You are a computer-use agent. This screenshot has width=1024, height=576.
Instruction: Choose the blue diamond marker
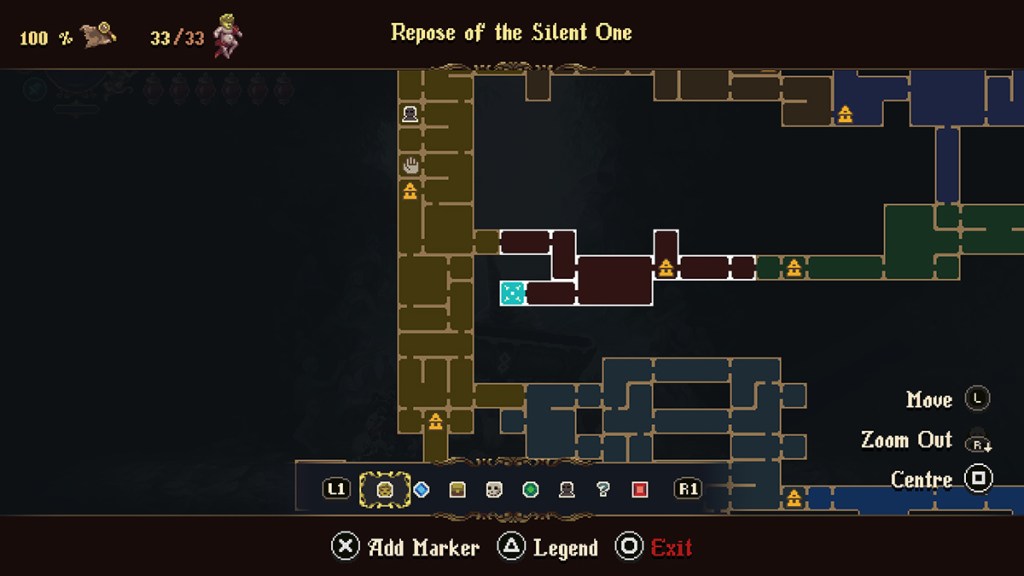coord(421,490)
